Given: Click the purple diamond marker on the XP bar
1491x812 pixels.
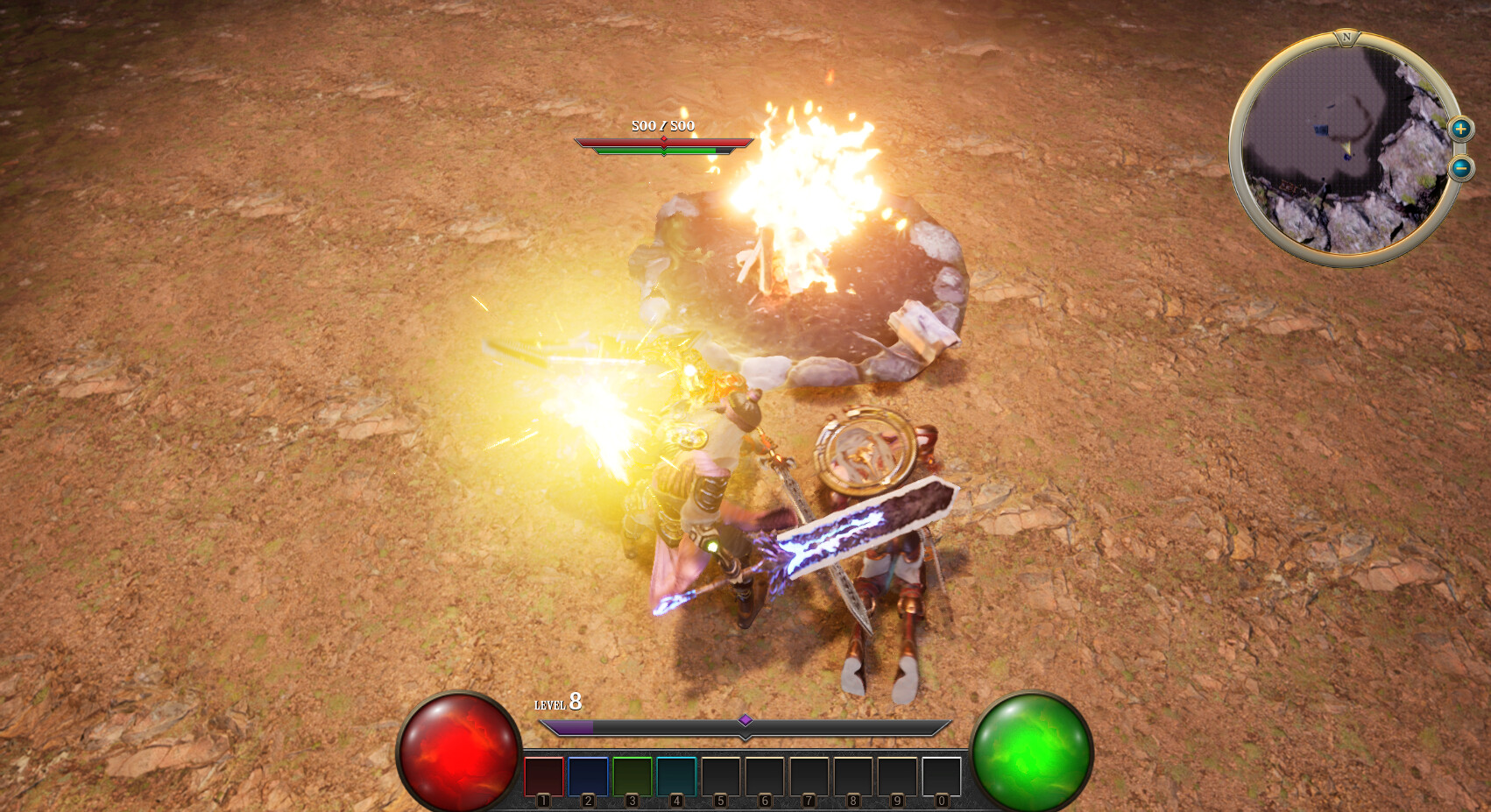Looking at the screenshot, I should pos(745,720).
